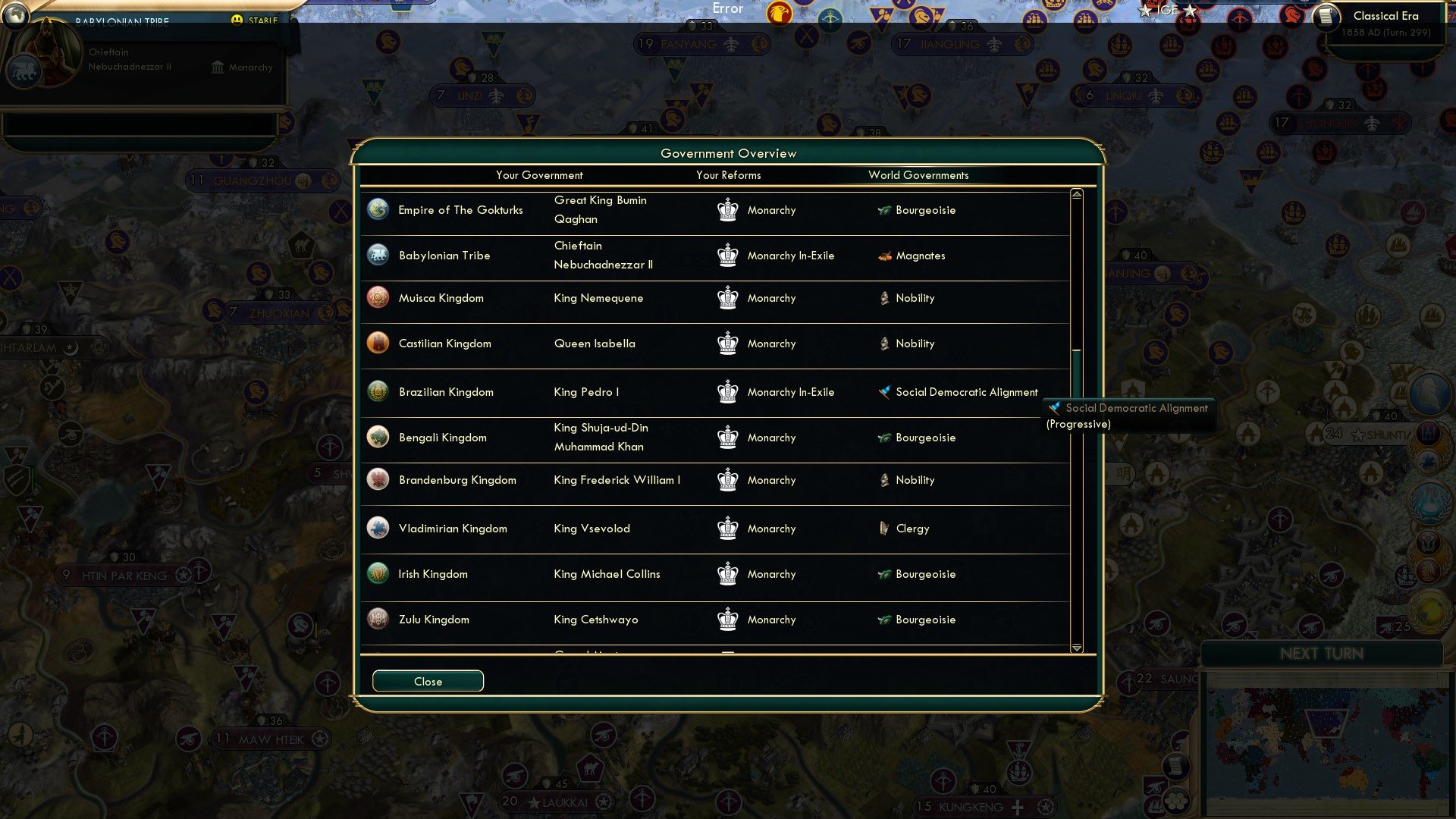This screenshot has width=1456, height=819.
Task: Select the Babylonian Tribe row
Action: [x=444, y=256]
